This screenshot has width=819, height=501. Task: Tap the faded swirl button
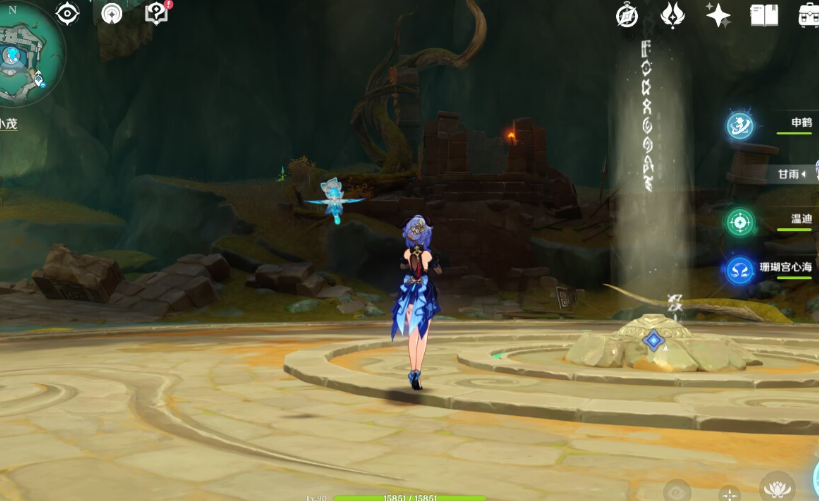[677, 491]
